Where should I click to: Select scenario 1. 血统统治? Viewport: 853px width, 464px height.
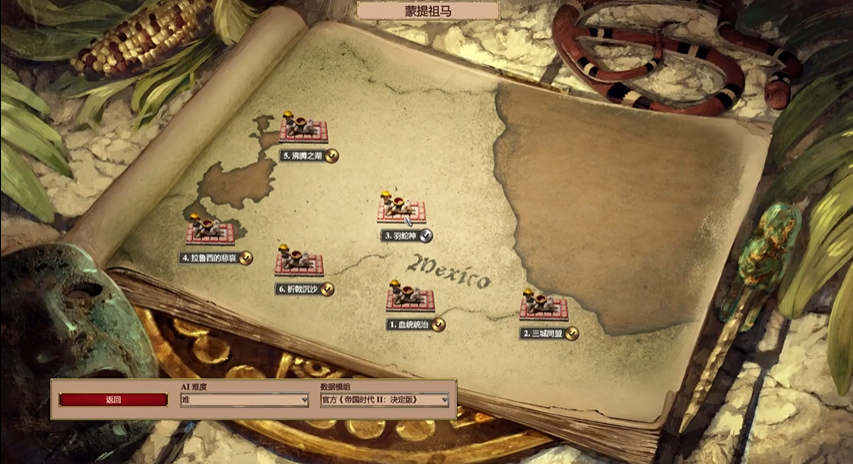410,298
